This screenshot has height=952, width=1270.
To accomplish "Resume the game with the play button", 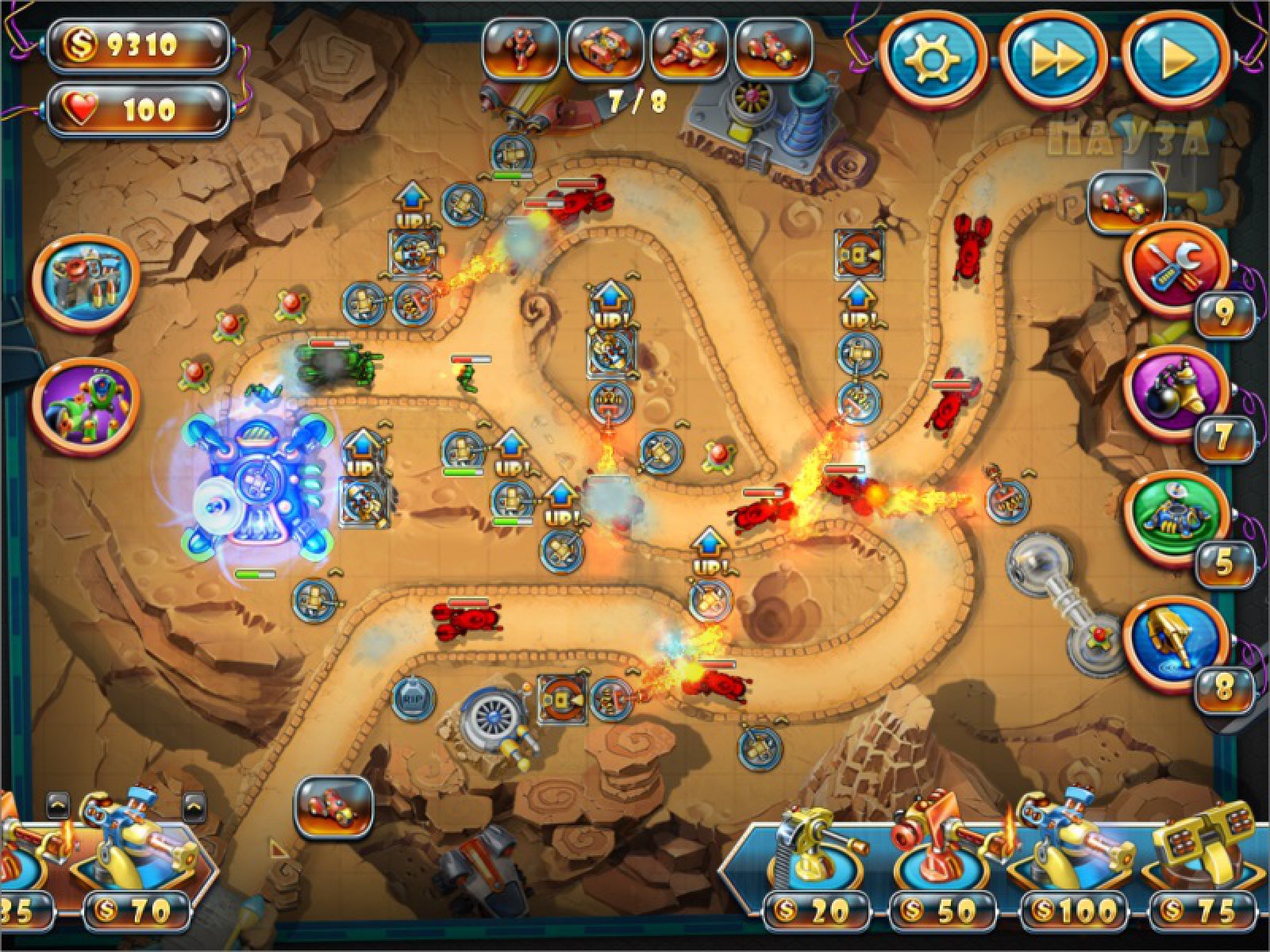I will pyautogui.click(x=1176, y=59).
